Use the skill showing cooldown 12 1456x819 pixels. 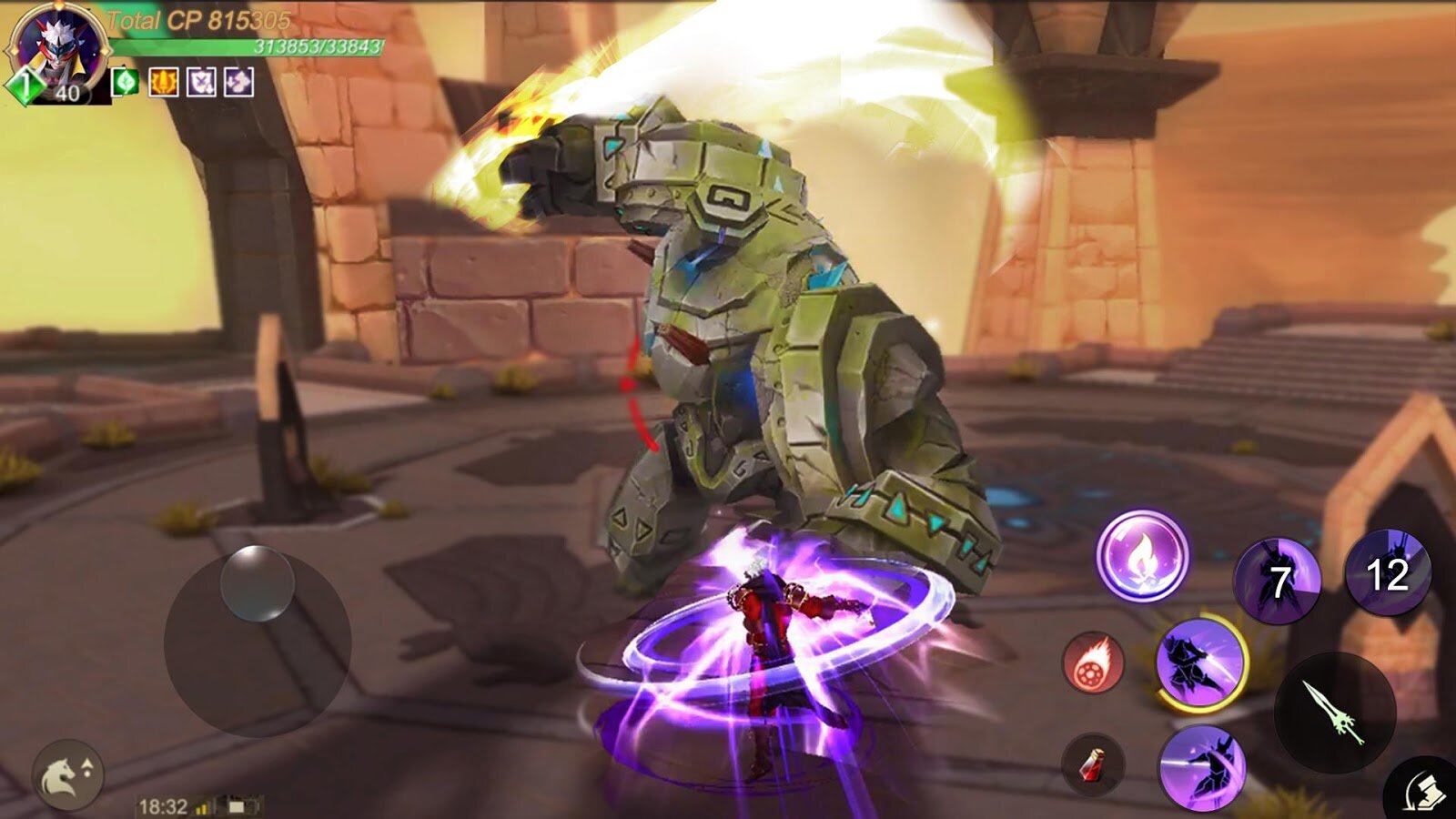[1388, 573]
